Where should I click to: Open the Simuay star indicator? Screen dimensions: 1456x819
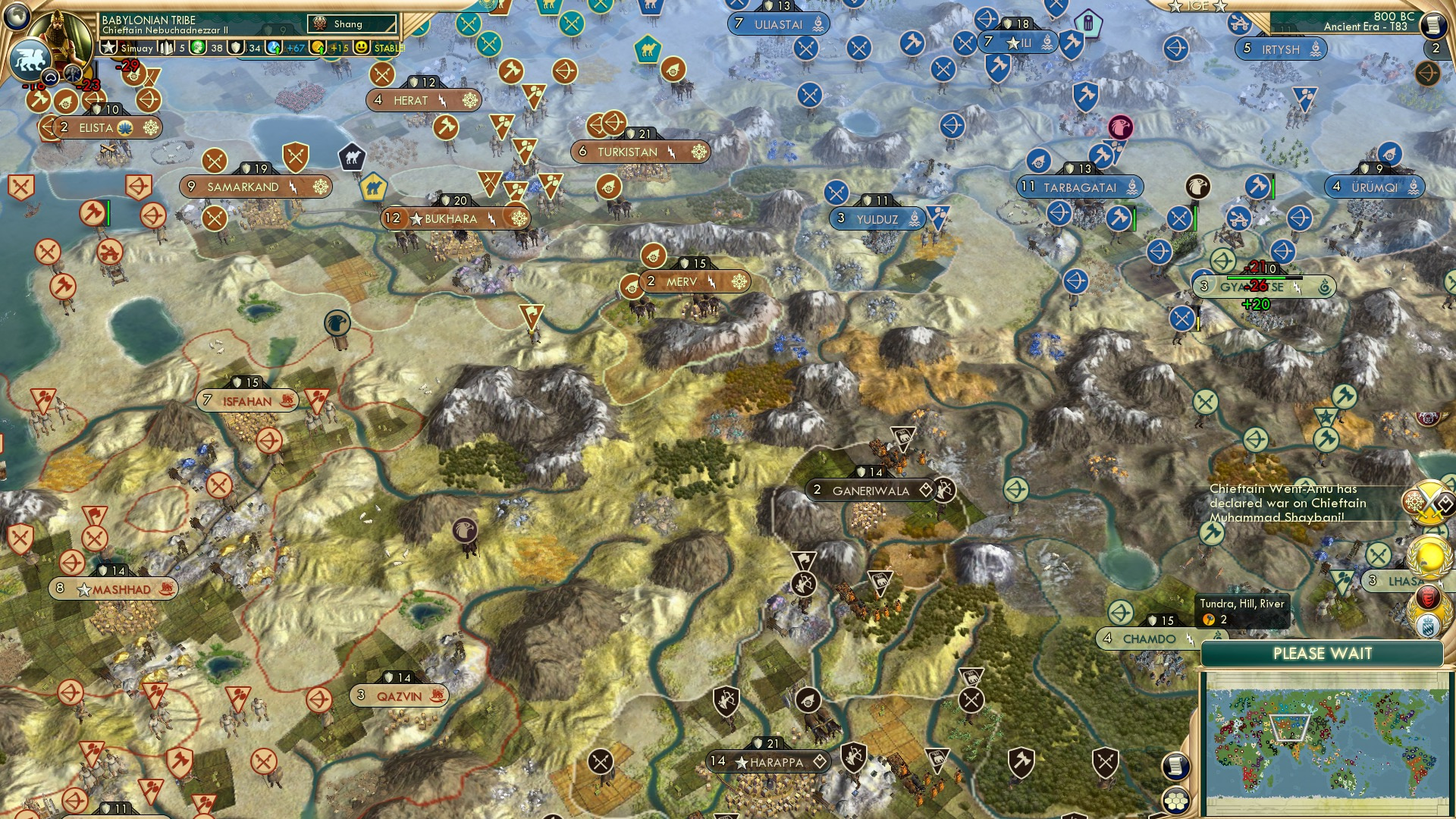point(110,48)
